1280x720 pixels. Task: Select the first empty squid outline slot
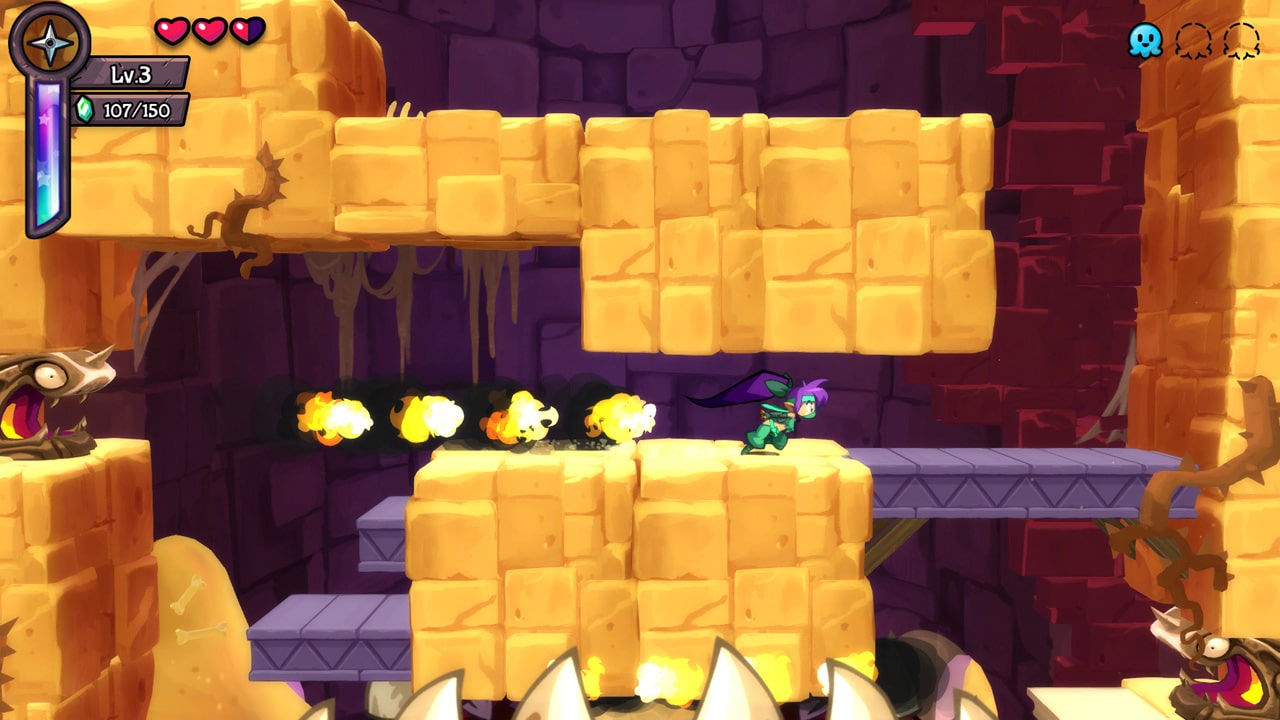(1192, 40)
